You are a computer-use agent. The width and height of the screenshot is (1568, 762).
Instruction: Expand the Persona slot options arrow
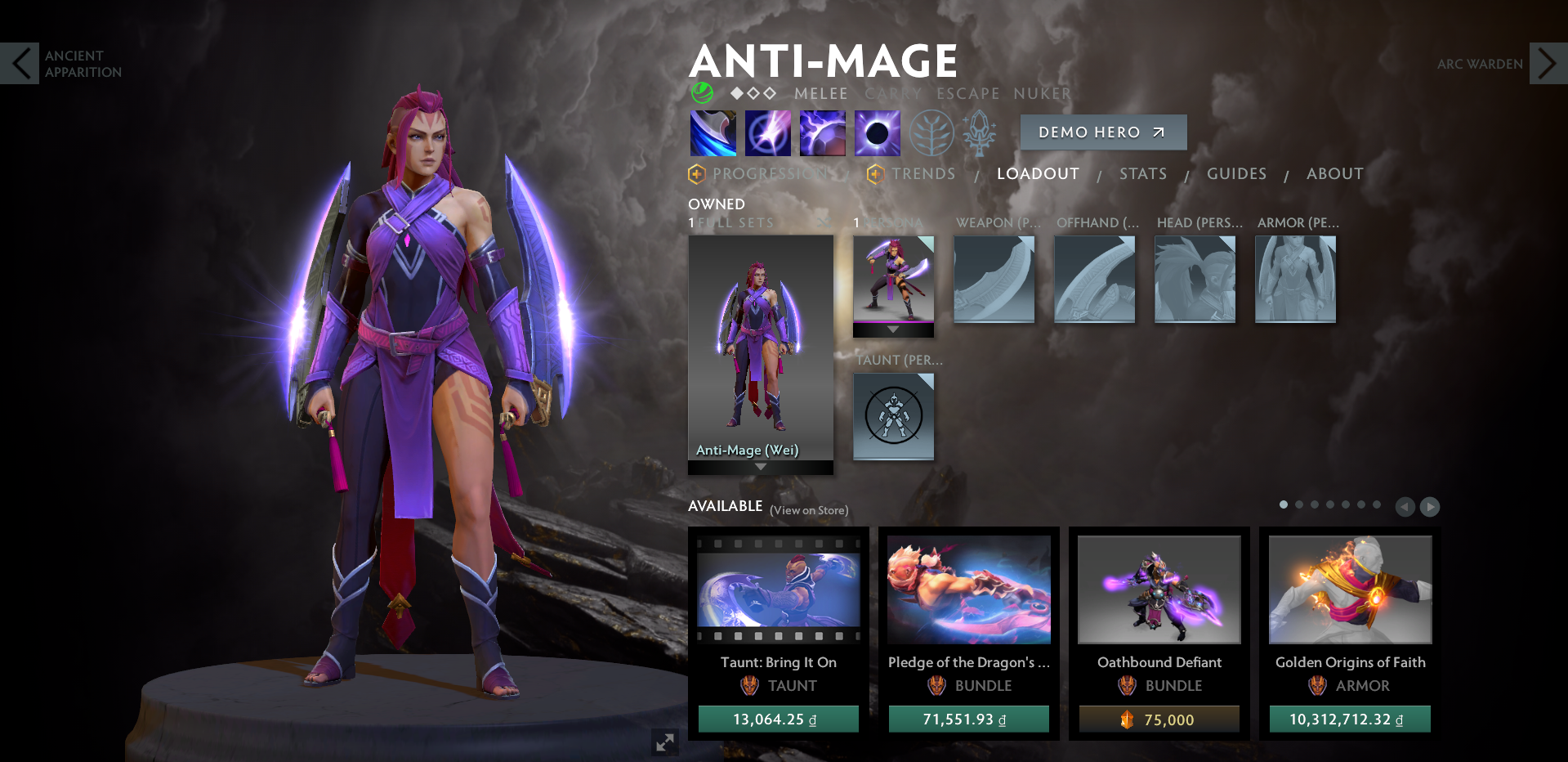point(893,330)
